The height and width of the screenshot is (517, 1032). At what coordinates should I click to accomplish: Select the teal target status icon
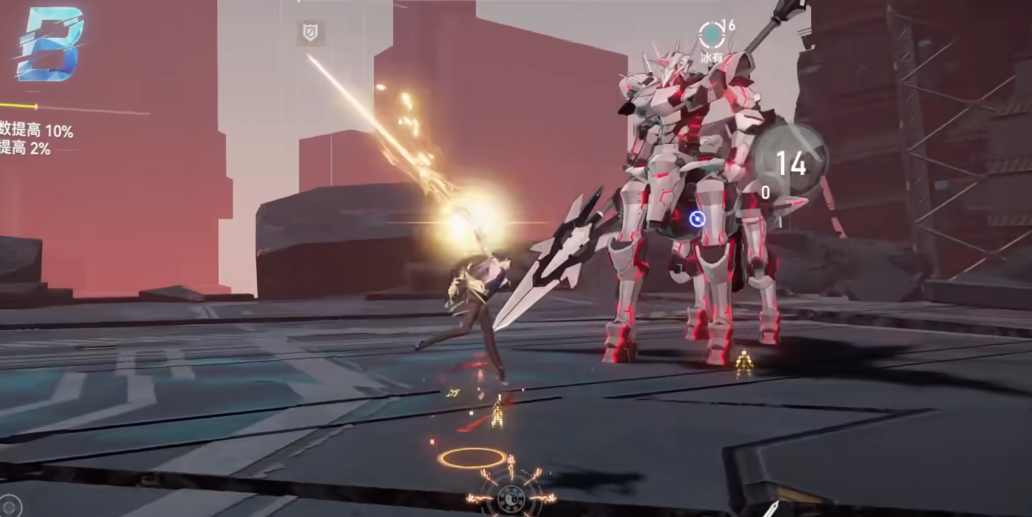(x=711, y=35)
